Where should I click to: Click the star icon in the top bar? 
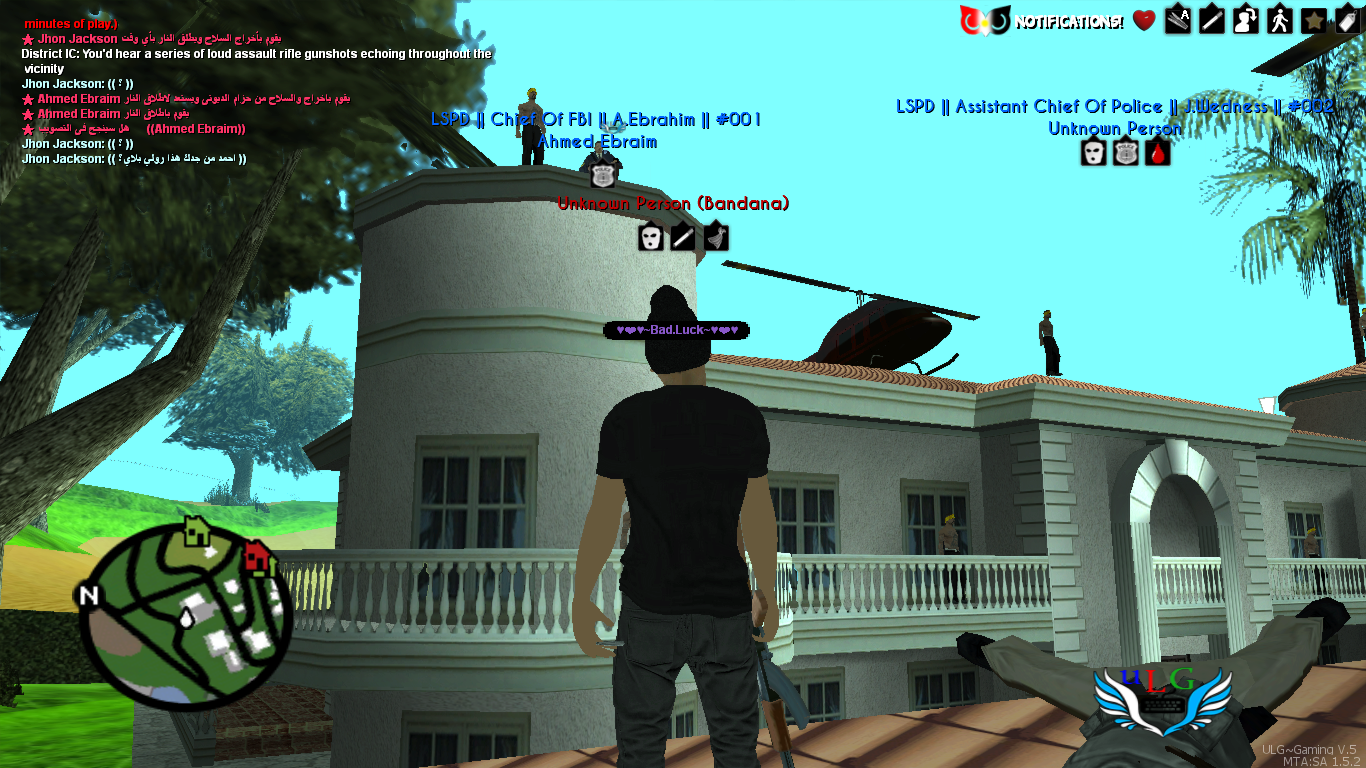coord(1314,20)
